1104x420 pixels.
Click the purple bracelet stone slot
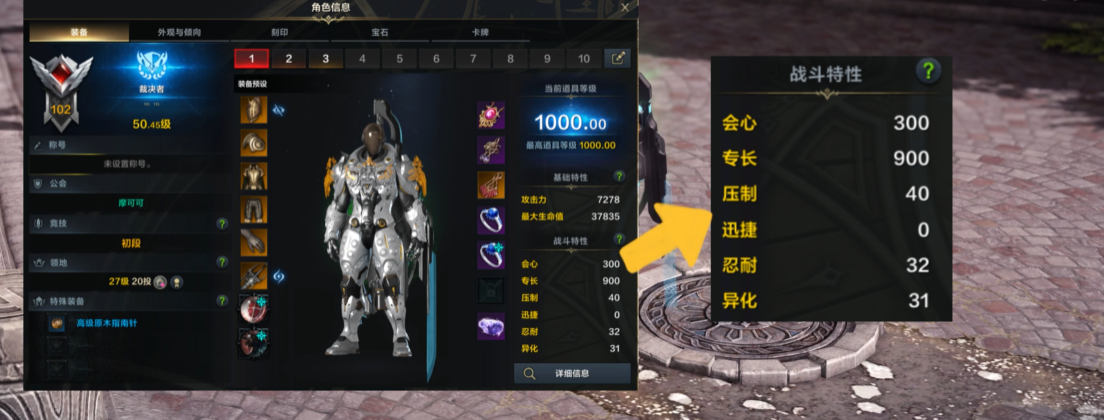pyautogui.click(x=491, y=326)
